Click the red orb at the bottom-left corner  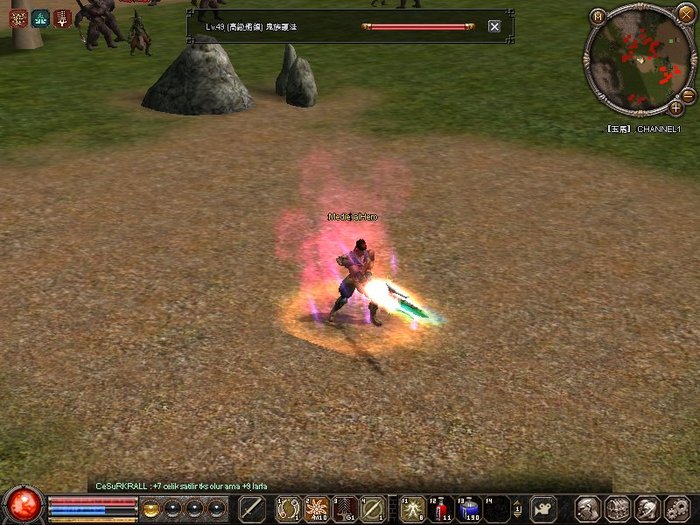[x=23, y=504]
